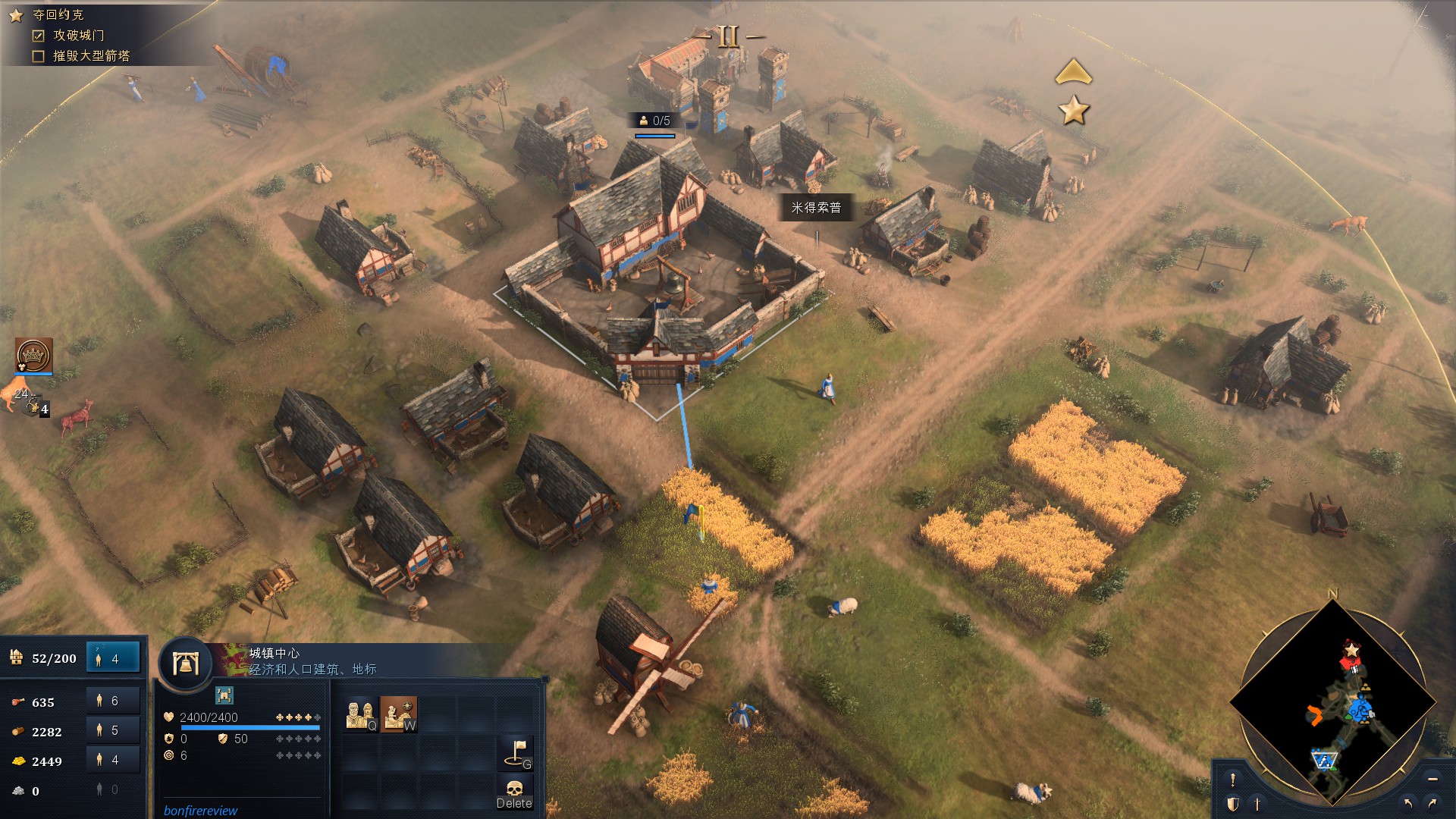Select the crowned hero portrait
This screenshot has width=1456, height=819.
pyautogui.click(x=33, y=355)
